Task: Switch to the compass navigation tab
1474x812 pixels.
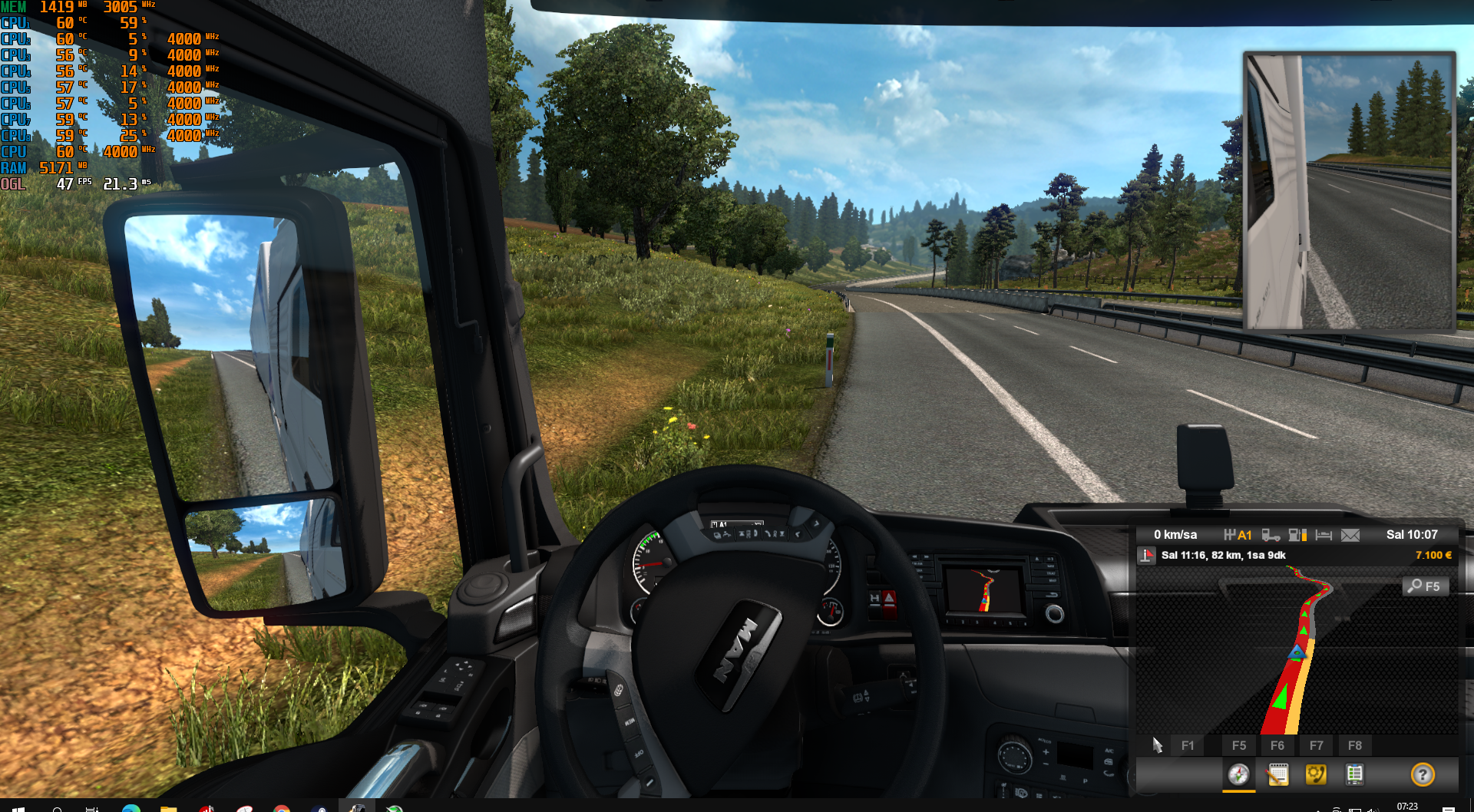Action: pos(1238,774)
